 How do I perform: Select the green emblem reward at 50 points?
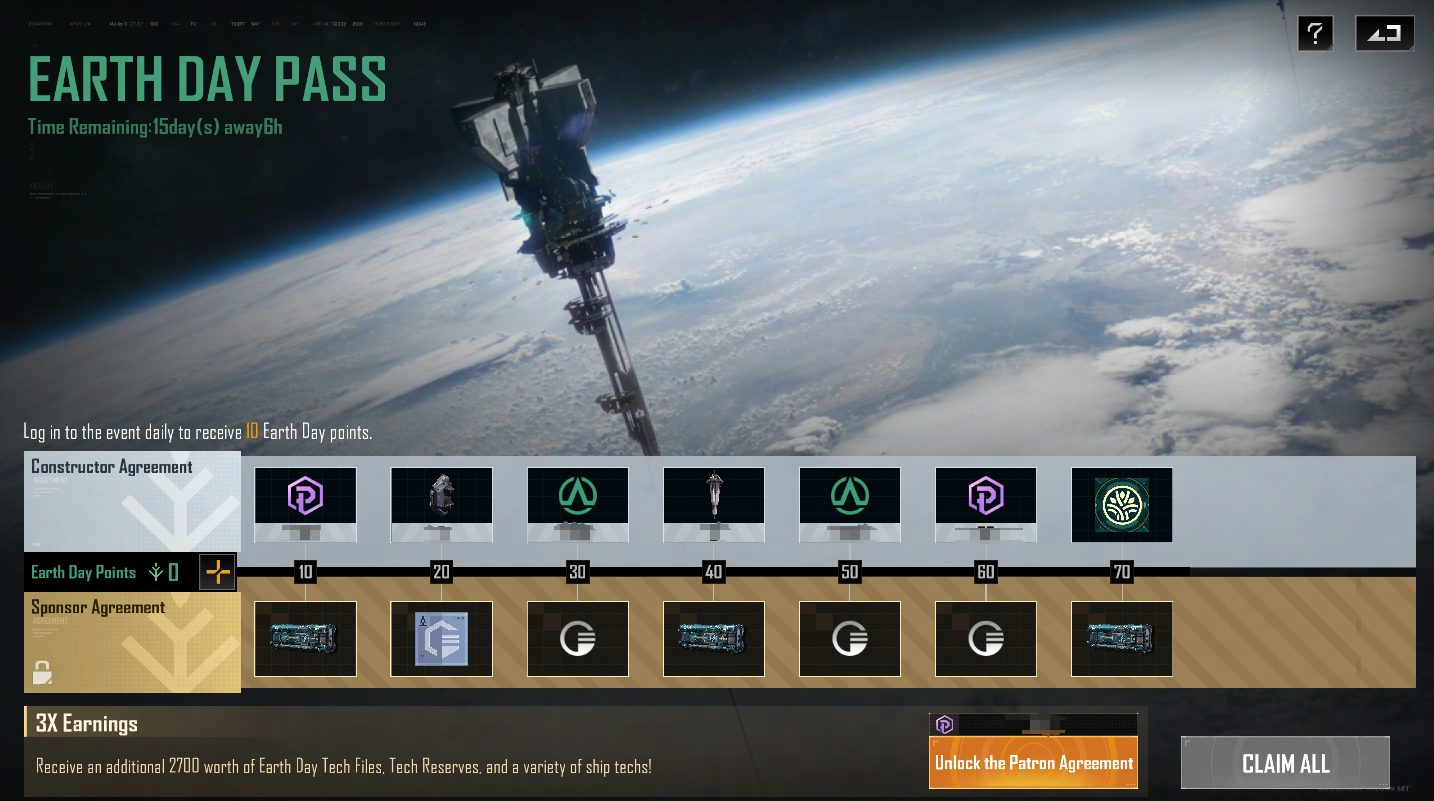point(849,496)
